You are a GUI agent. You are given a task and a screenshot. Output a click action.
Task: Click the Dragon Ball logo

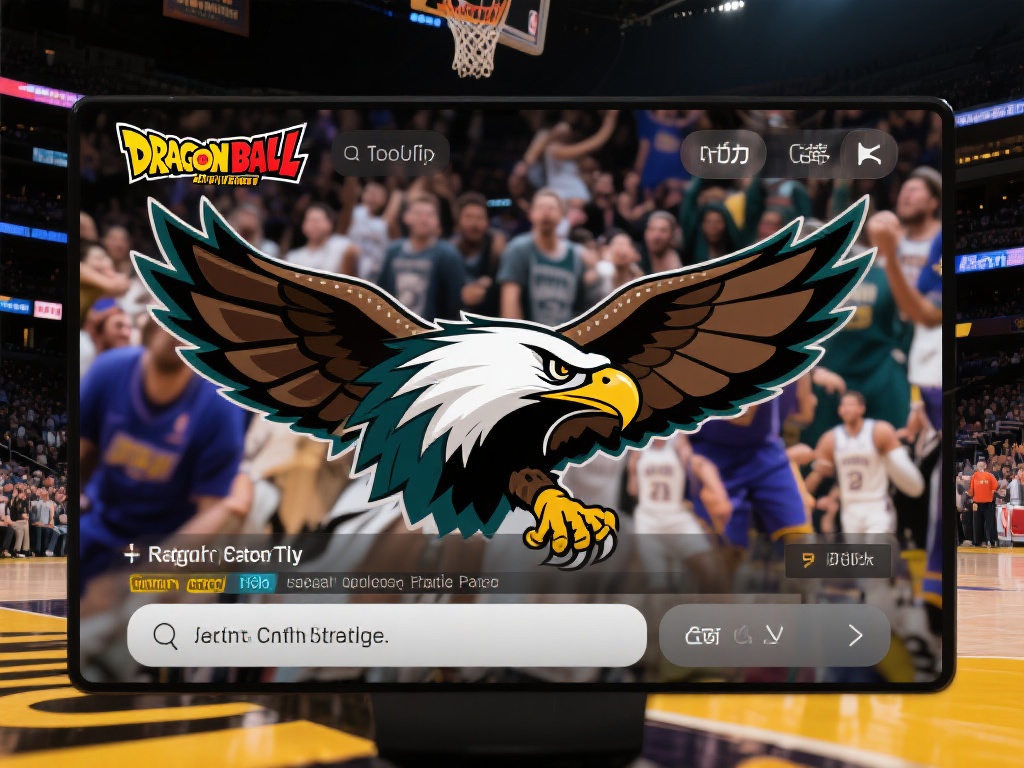coord(211,153)
